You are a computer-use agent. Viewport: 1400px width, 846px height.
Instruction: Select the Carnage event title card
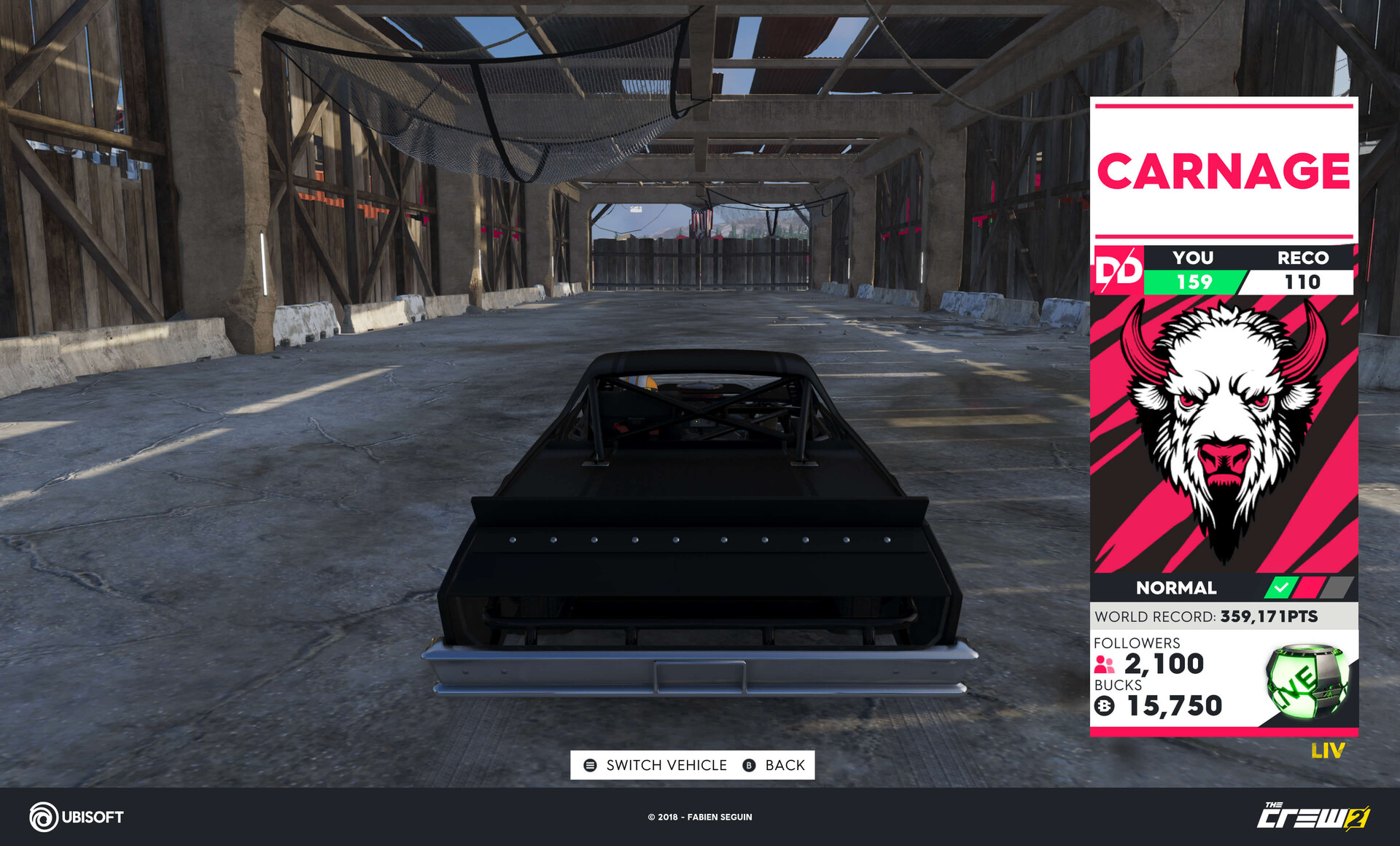(x=1223, y=171)
